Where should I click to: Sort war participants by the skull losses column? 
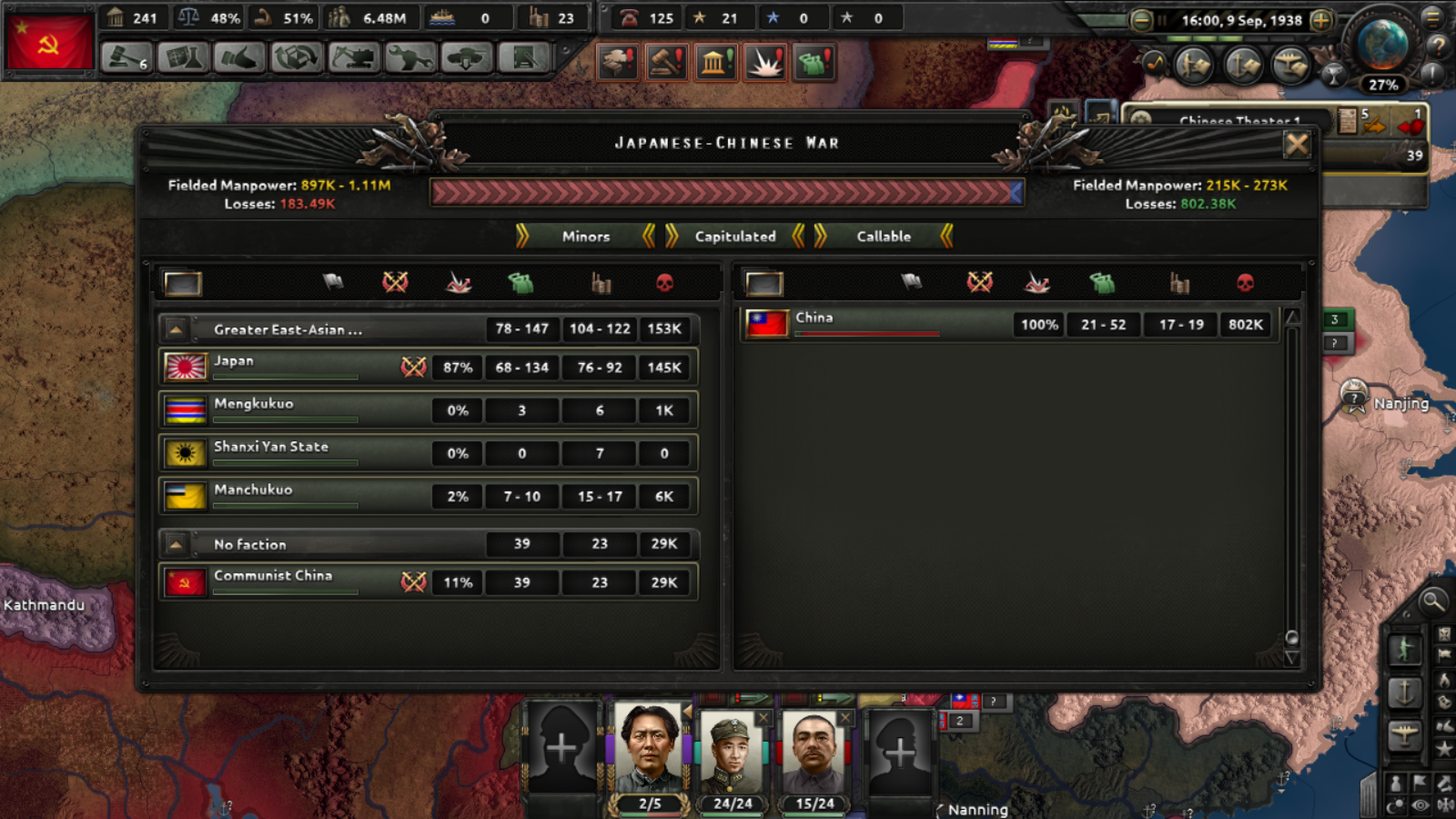665,283
